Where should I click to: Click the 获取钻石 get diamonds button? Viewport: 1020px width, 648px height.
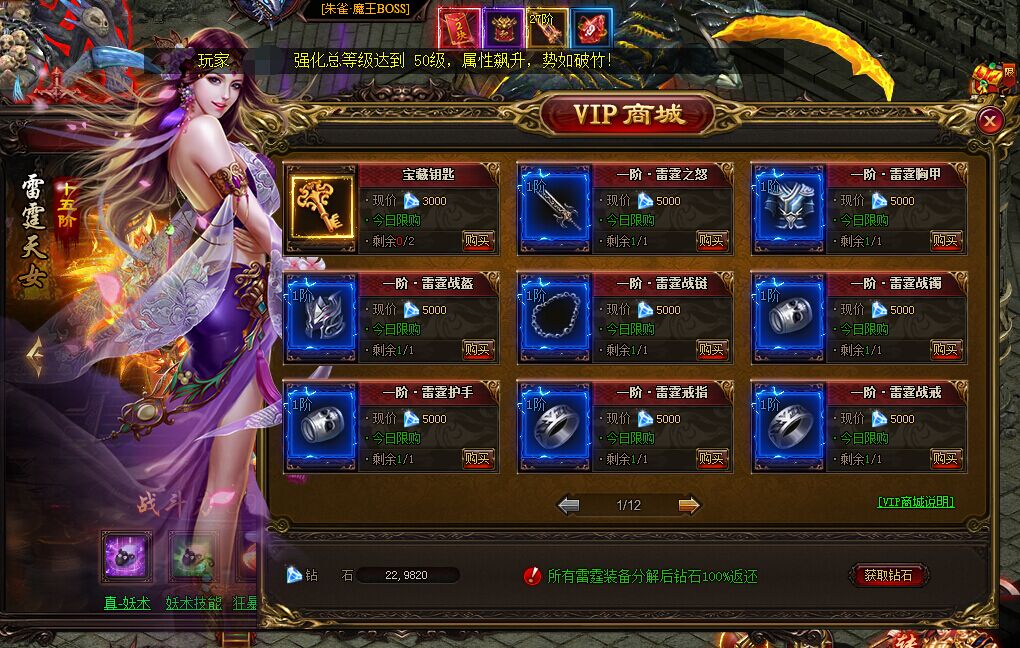coord(888,576)
